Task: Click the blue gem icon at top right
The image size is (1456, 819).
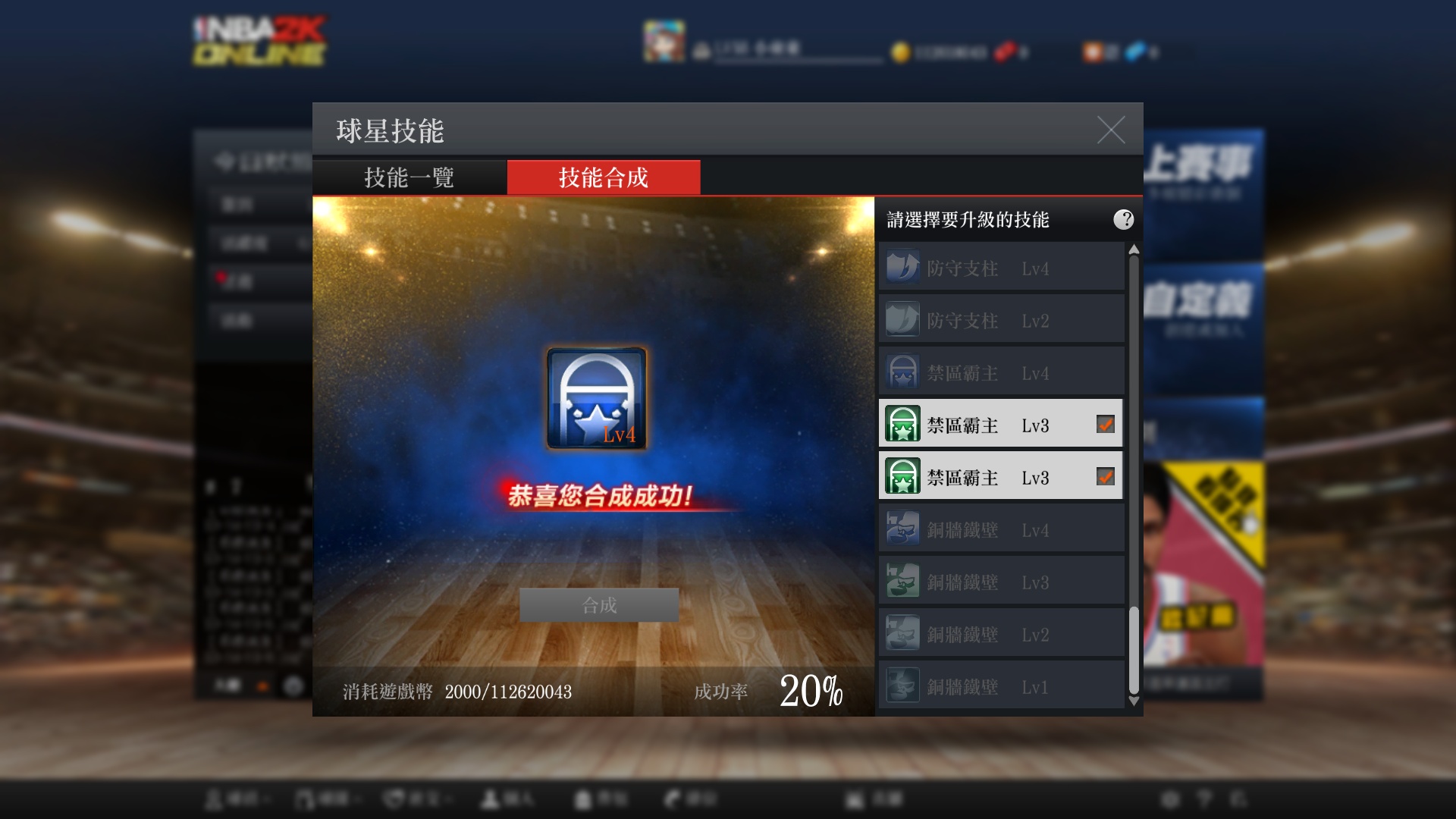Action: click(x=1134, y=52)
